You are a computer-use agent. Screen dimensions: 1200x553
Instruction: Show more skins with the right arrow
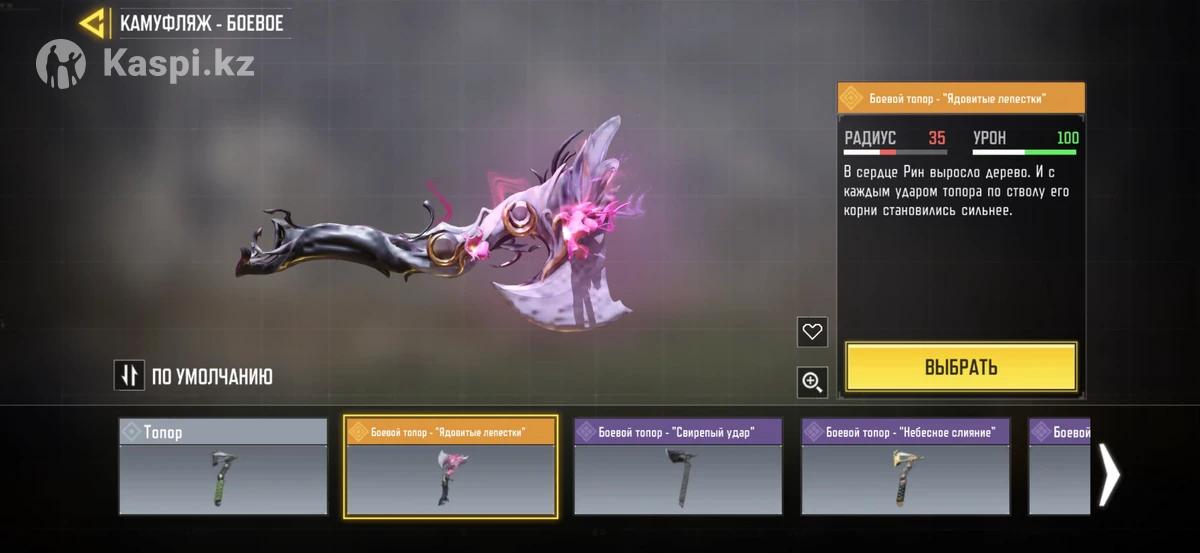pyautogui.click(x=1108, y=475)
